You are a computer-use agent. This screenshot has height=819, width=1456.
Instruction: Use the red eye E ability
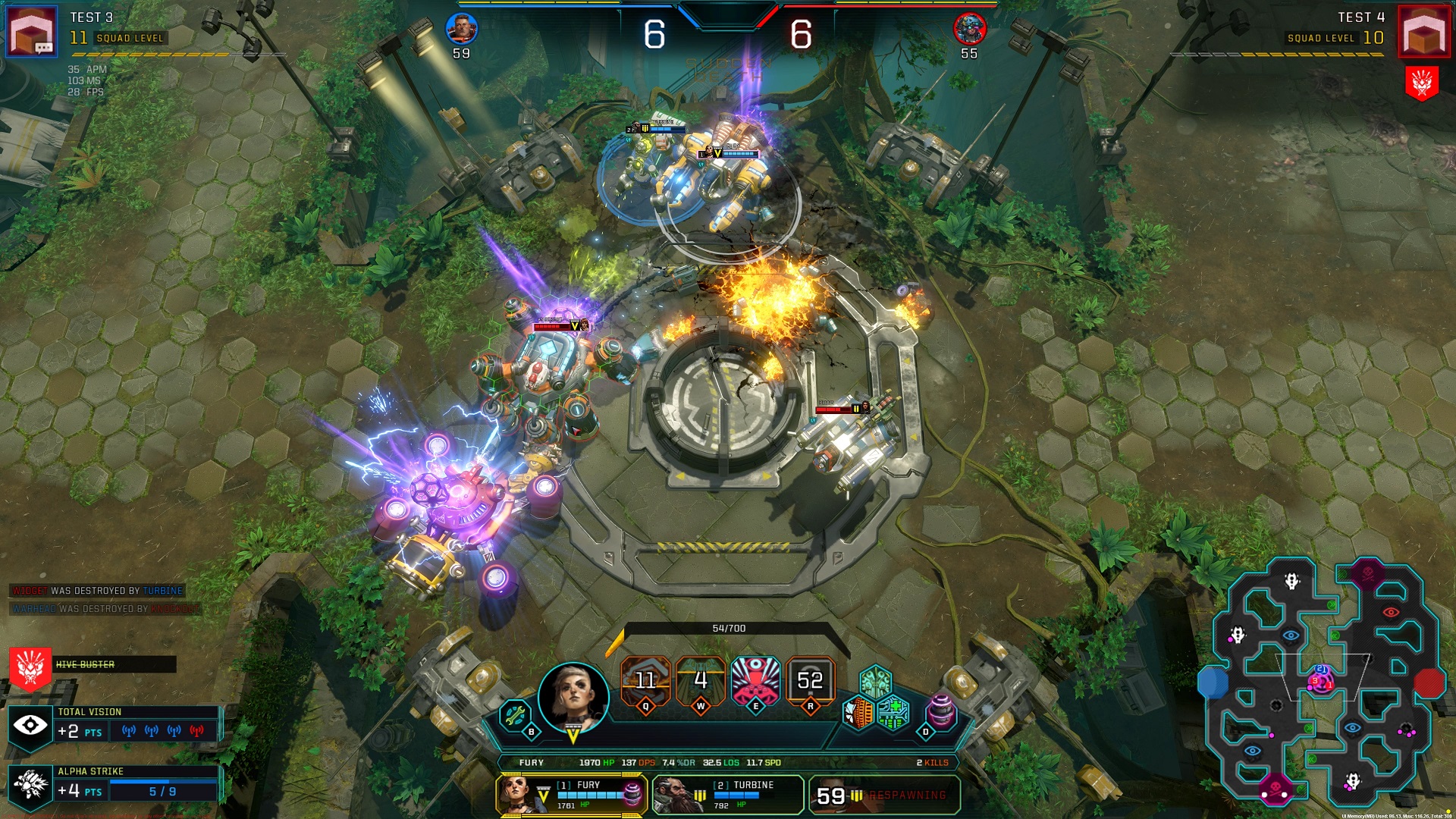pos(755,680)
